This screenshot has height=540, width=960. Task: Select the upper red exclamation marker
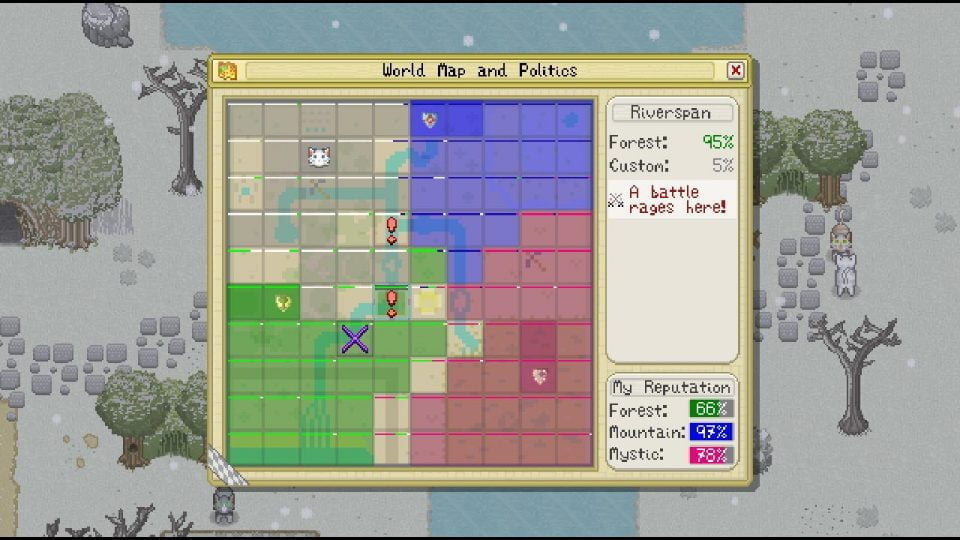pyautogui.click(x=392, y=231)
